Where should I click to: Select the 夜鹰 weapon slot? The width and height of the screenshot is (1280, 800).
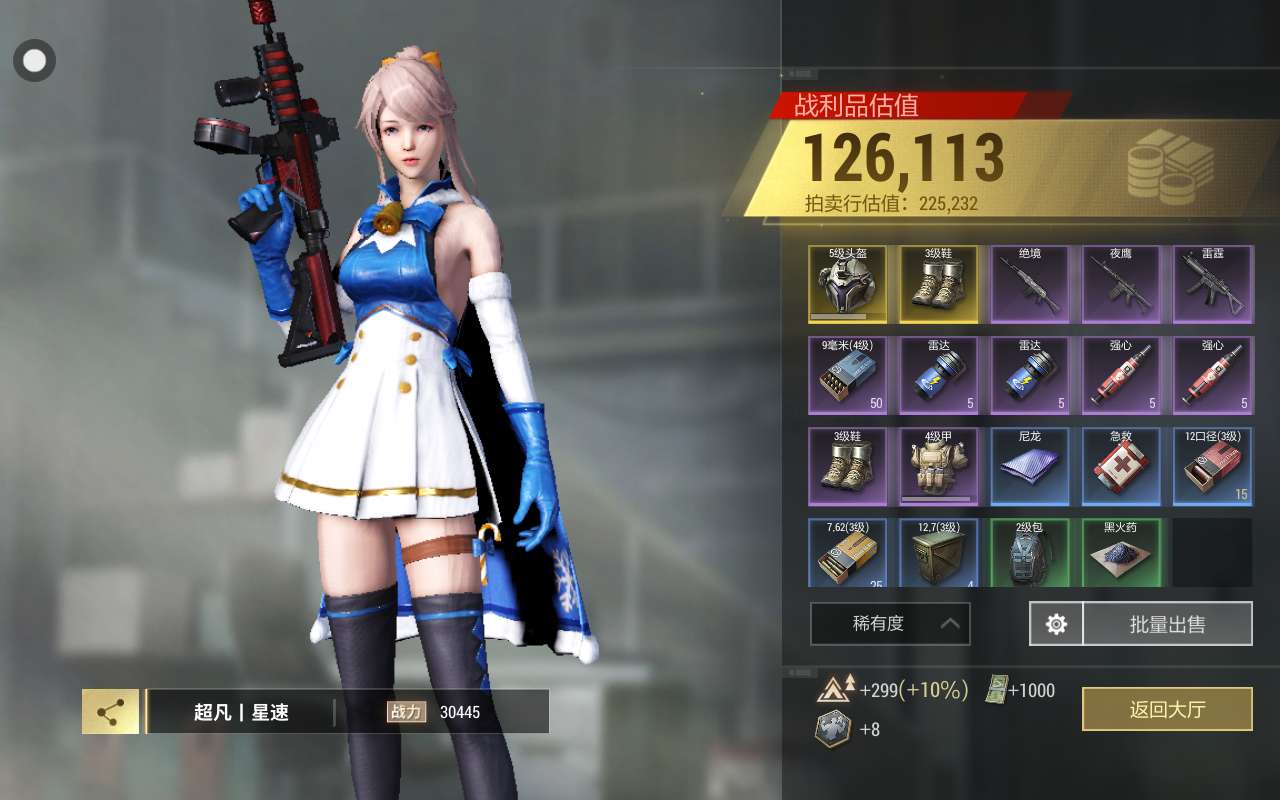[1121, 285]
